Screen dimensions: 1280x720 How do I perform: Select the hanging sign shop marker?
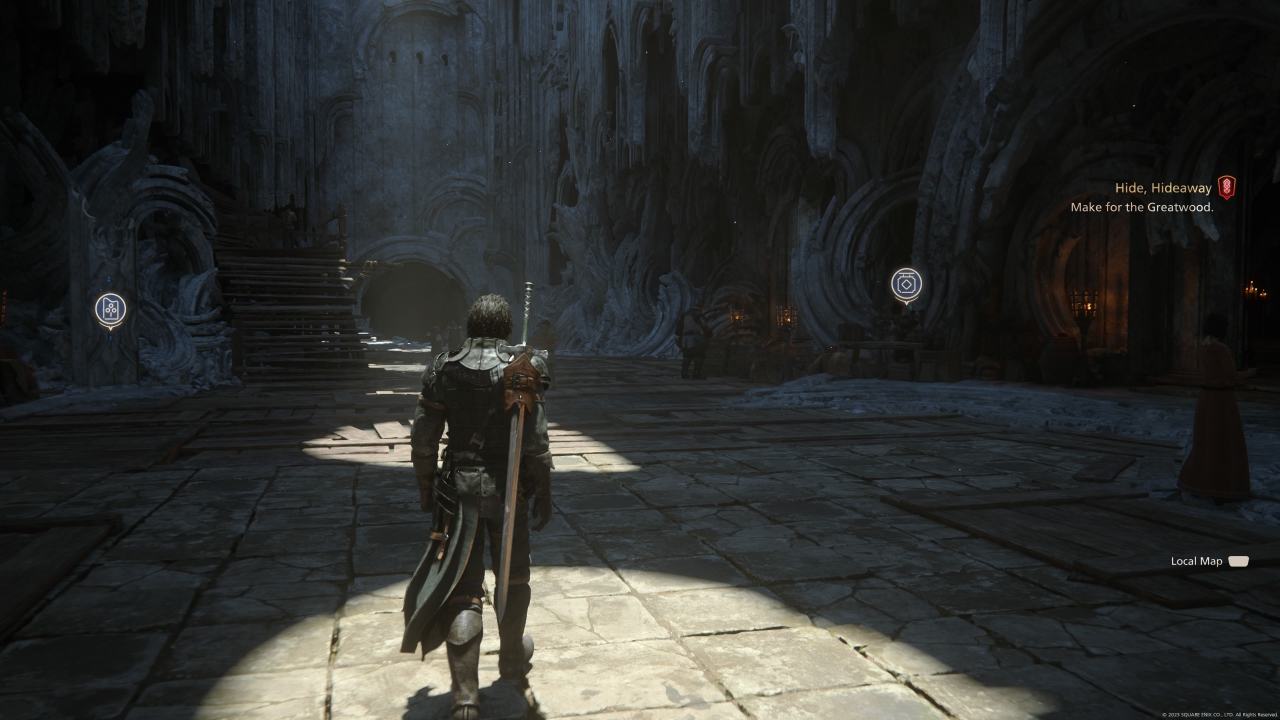906,284
